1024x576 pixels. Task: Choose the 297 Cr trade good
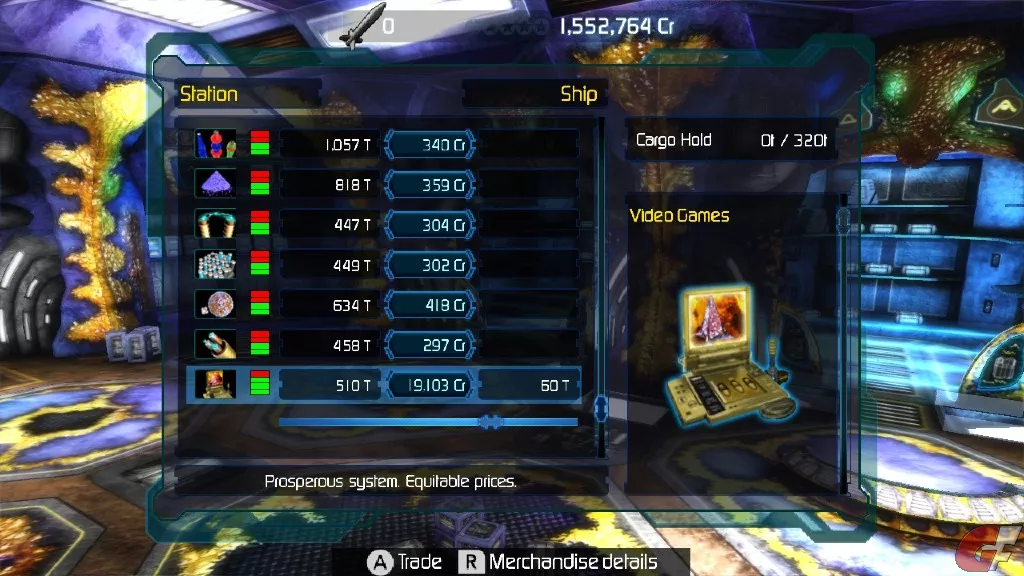(x=429, y=345)
